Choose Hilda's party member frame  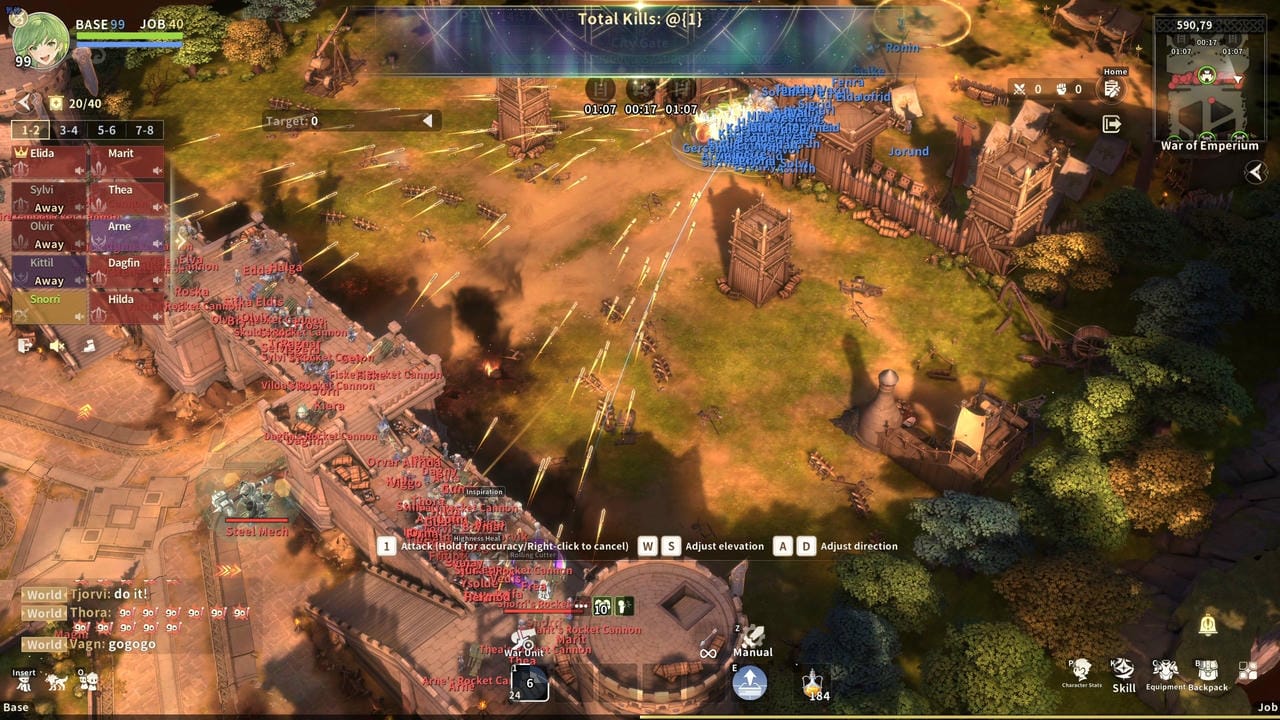coord(127,307)
